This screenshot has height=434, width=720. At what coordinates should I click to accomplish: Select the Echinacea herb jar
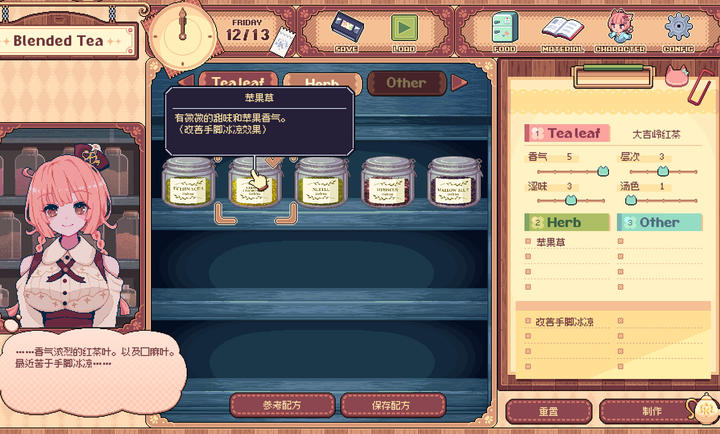tap(189, 182)
